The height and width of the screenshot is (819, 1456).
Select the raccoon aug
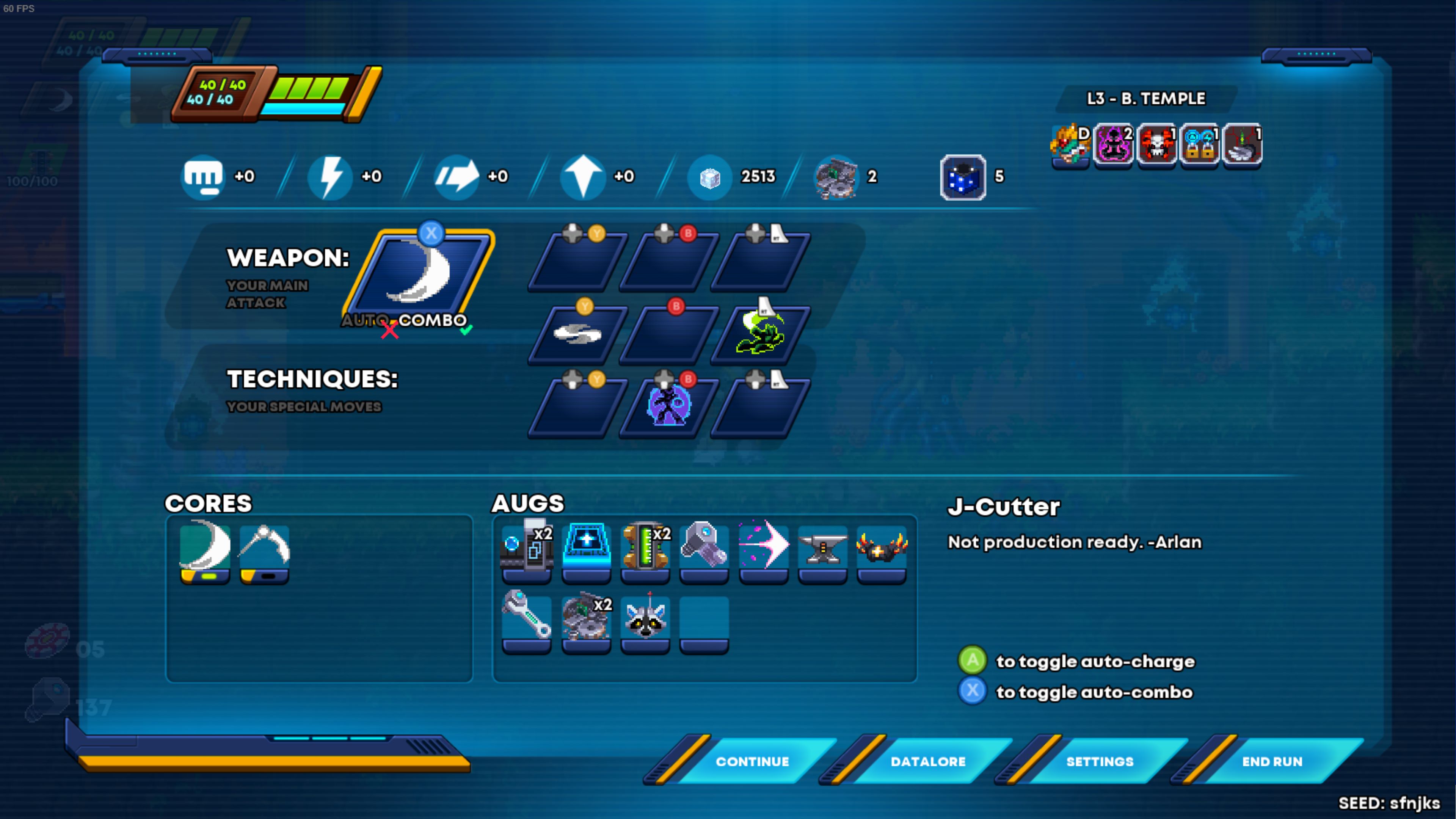[645, 618]
